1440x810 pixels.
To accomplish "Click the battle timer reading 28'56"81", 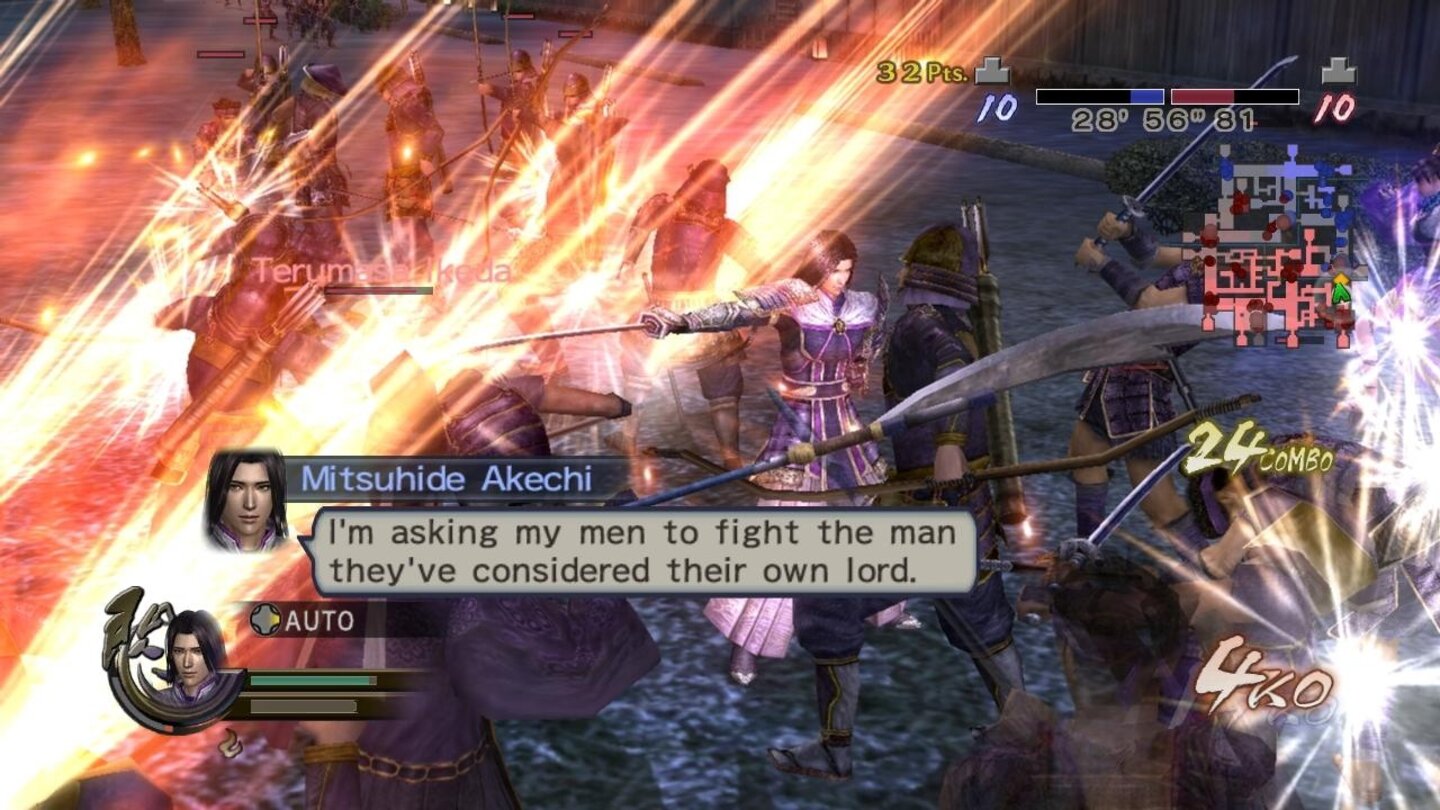I will coord(1163,118).
